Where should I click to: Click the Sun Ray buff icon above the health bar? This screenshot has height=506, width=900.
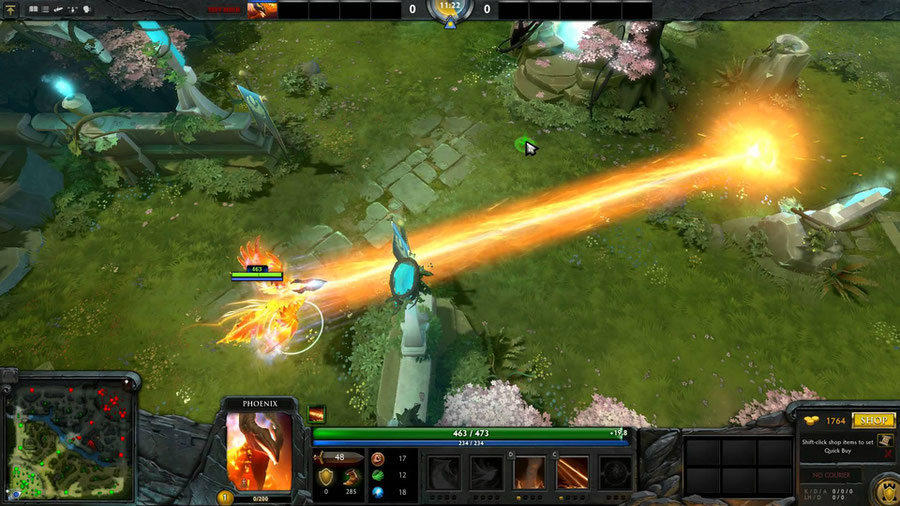[x=317, y=414]
